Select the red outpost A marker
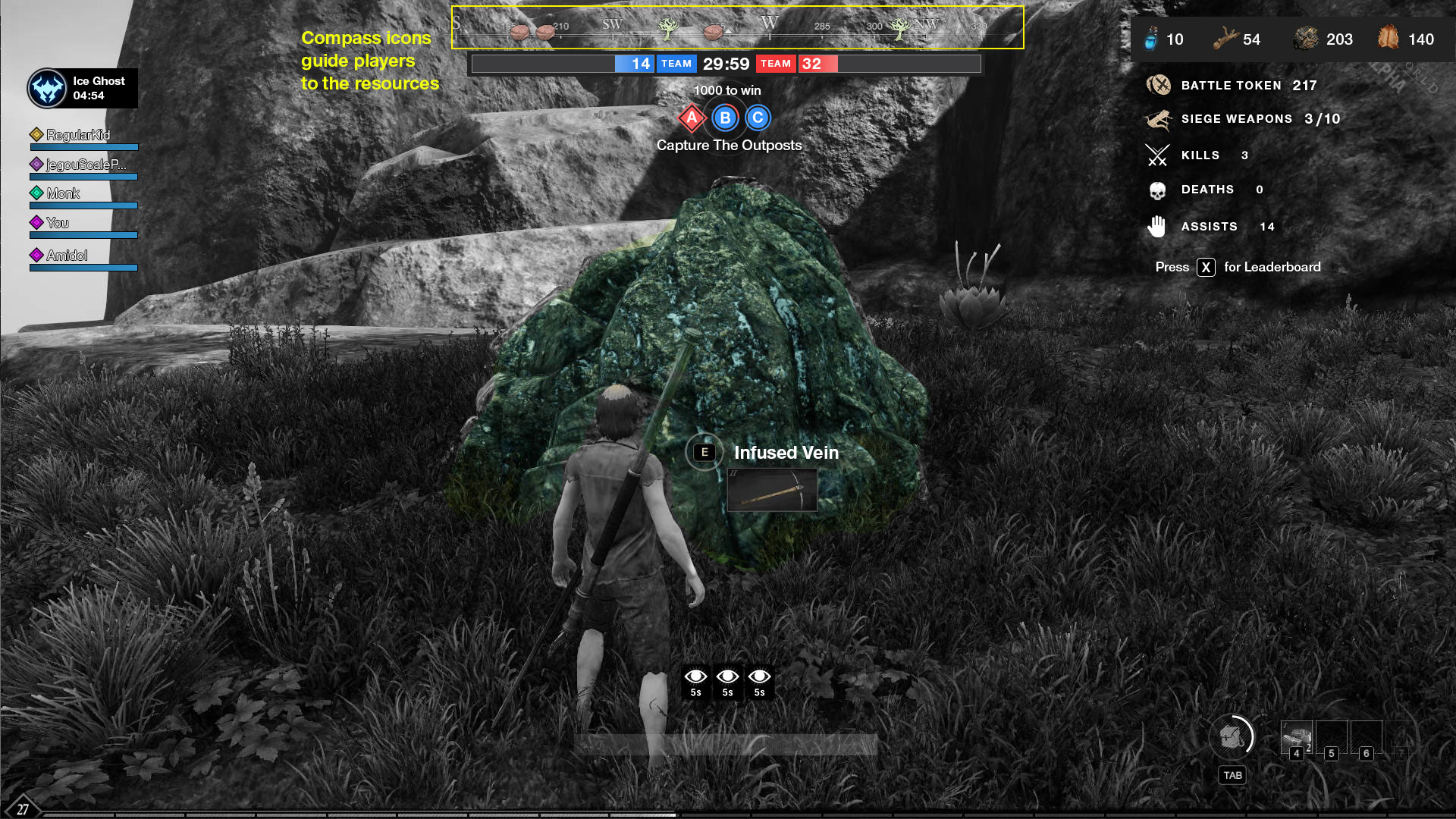This screenshot has height=819, width=1456. 692,118
